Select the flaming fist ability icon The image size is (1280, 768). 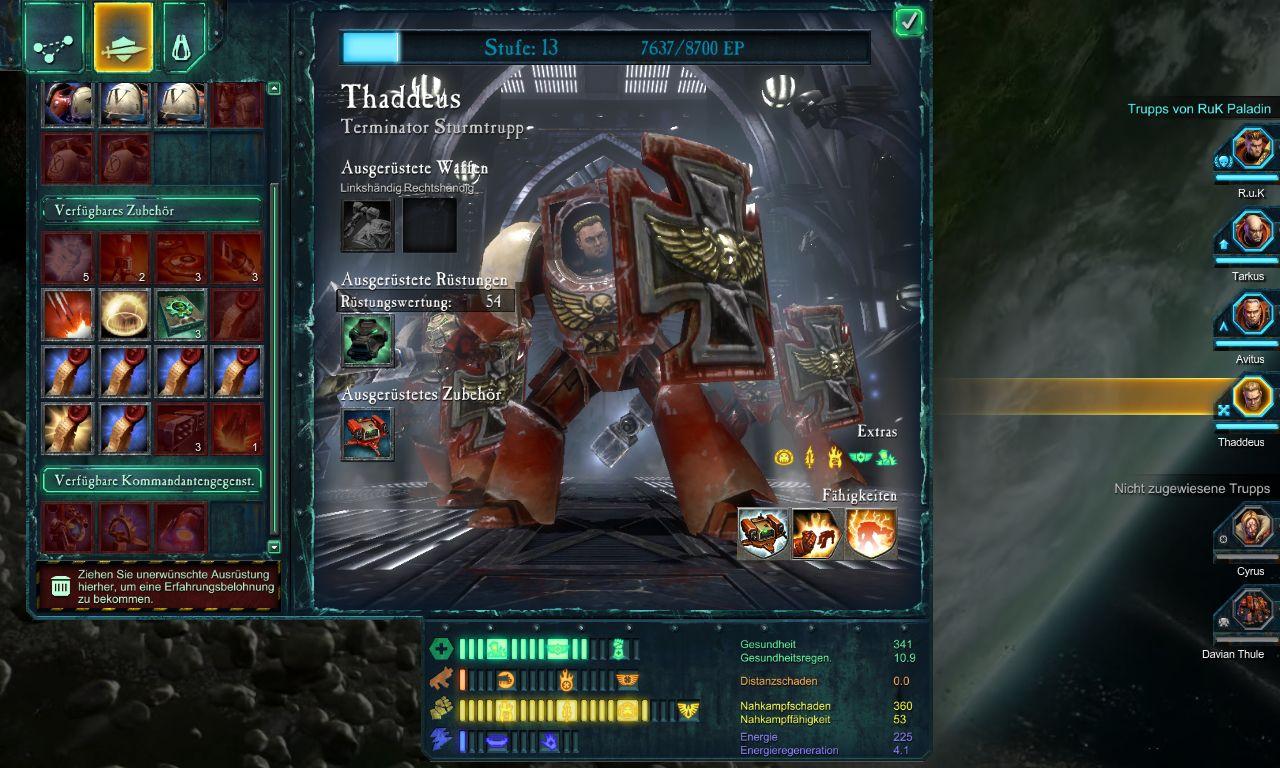click(817, 533)
